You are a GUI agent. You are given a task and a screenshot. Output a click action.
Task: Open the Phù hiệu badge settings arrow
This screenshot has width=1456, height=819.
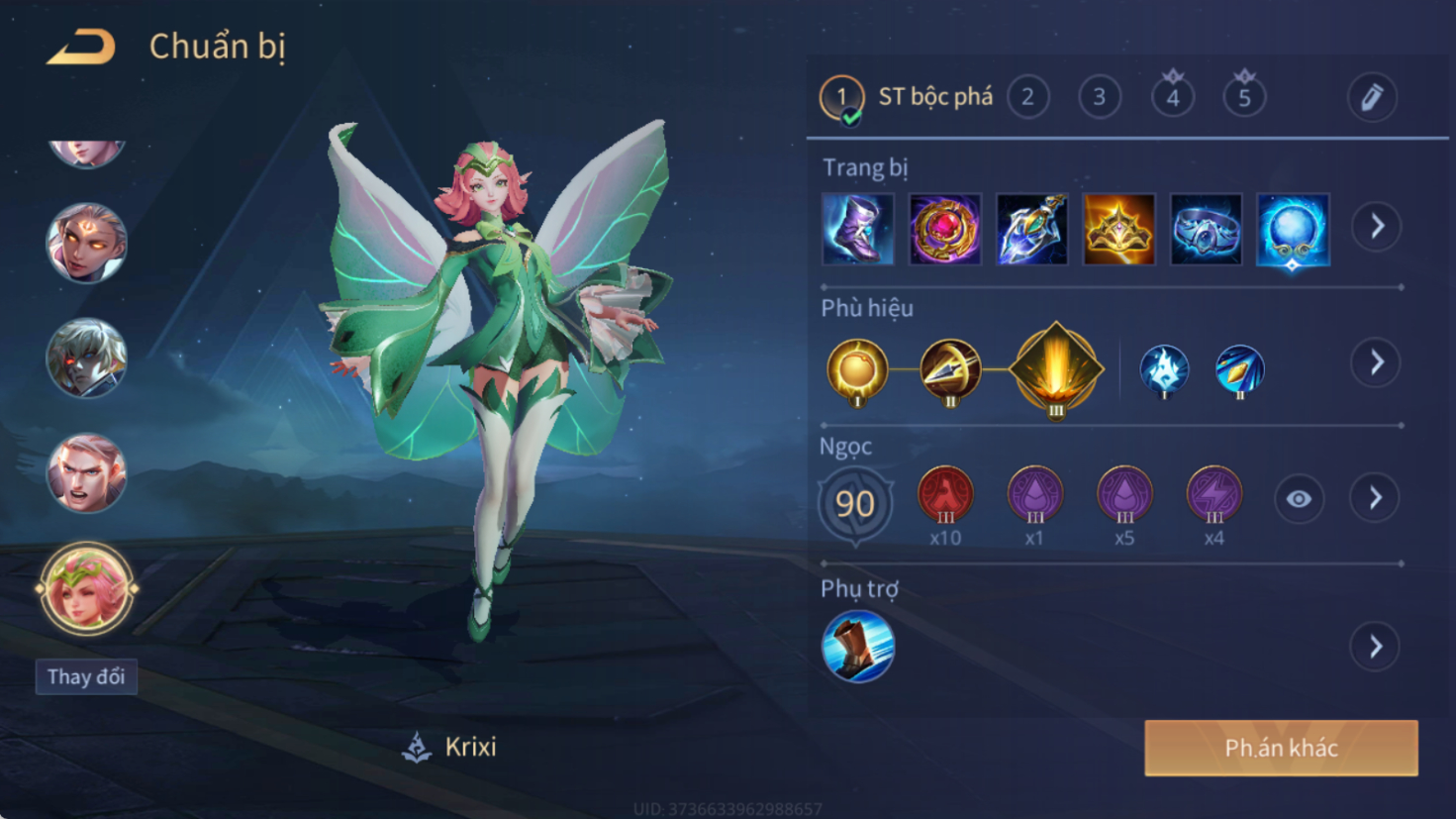[1376, 362]
